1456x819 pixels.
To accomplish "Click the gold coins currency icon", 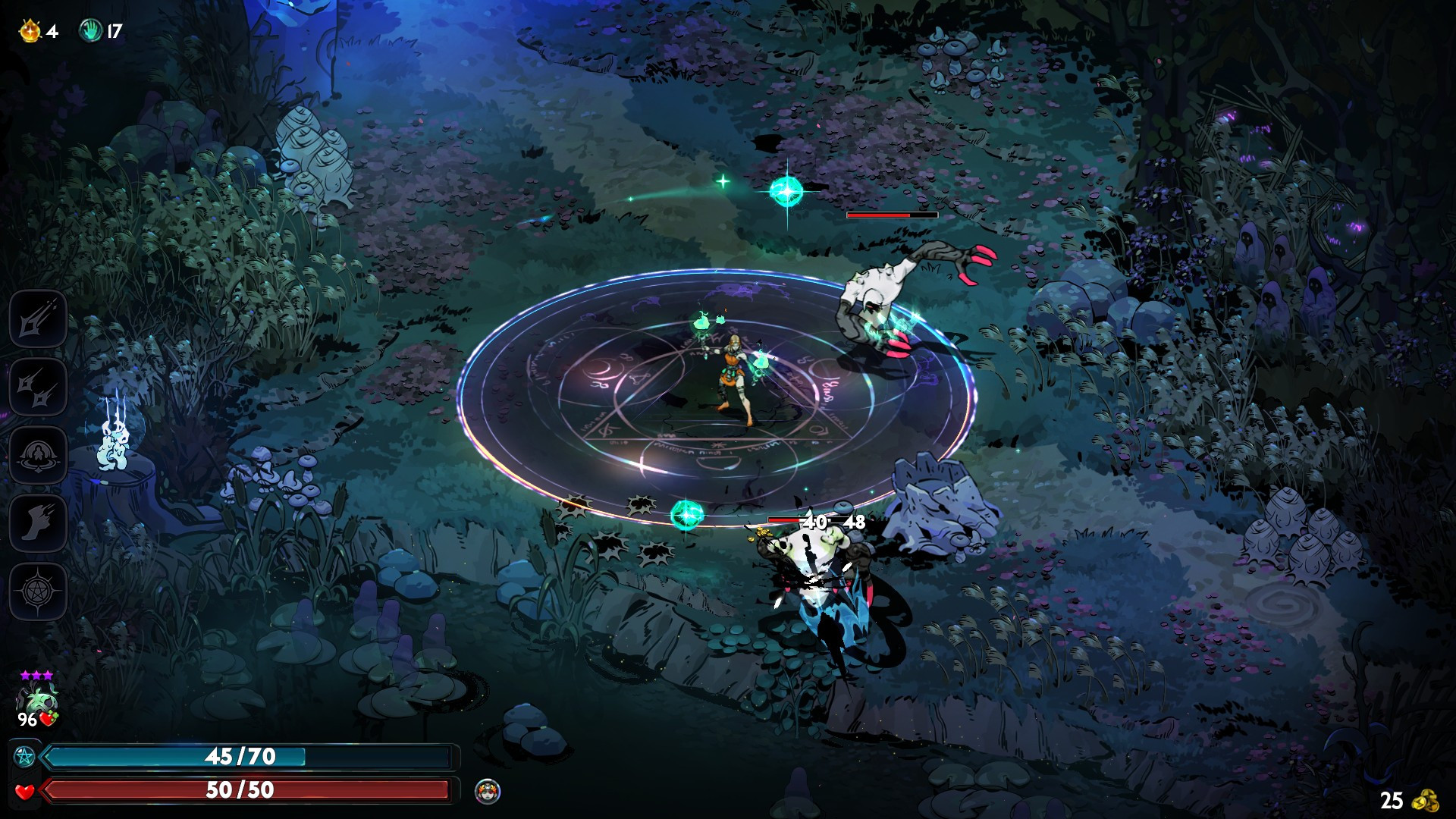I will coord(1426,800).
